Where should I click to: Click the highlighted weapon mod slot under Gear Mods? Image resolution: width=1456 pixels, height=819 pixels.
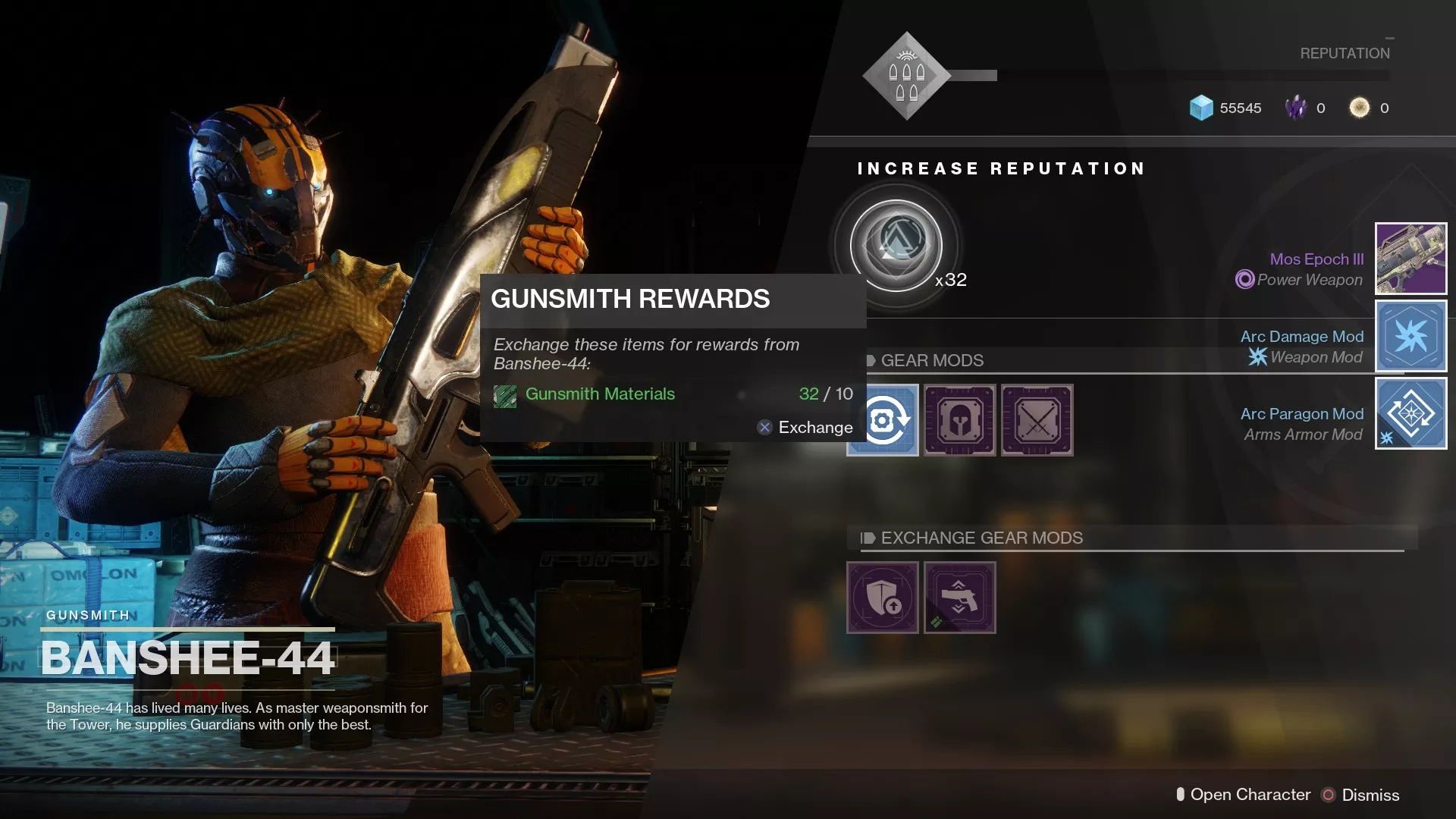[882, 420]
